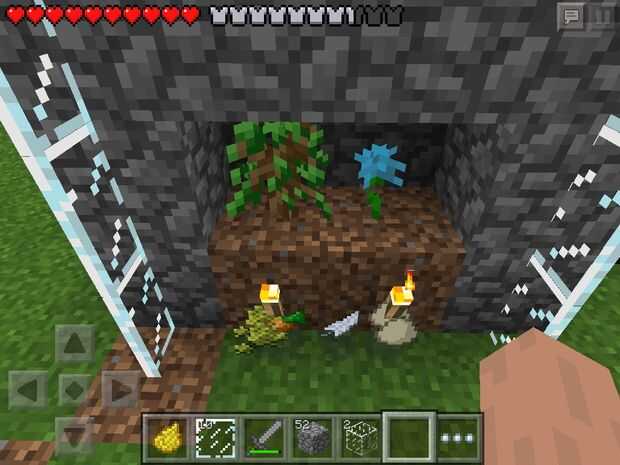Tap the move right arrow
The width and height of the screenshot is (620, 465).
[120, 389]
